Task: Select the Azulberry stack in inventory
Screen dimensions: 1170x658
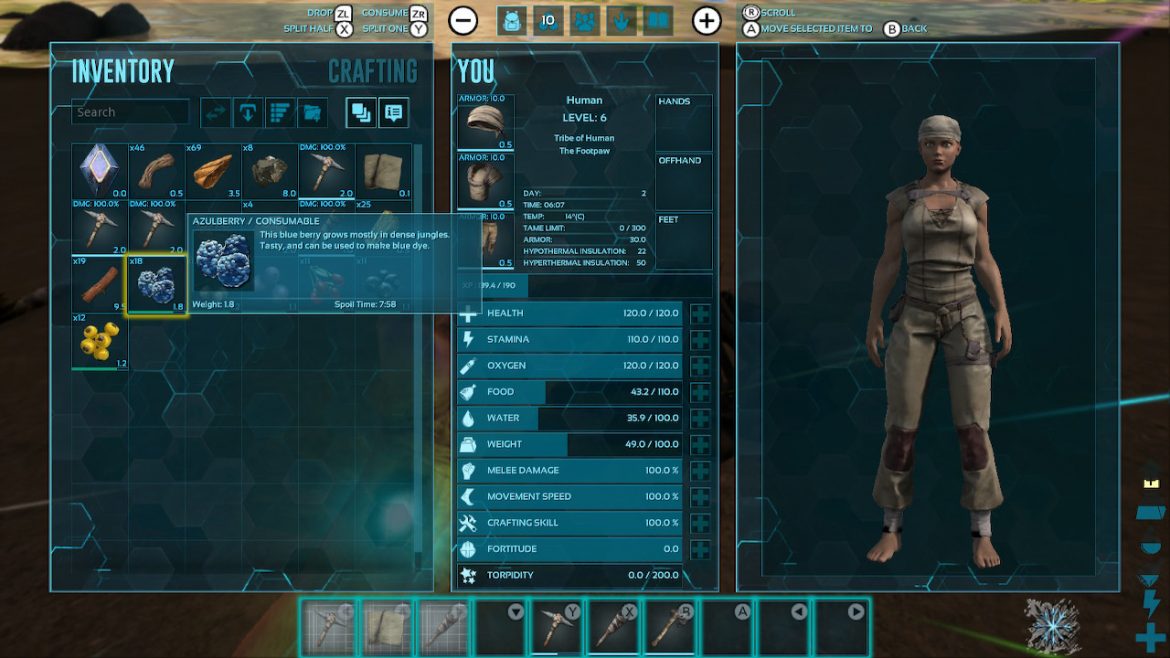Action: pos(156,285)
